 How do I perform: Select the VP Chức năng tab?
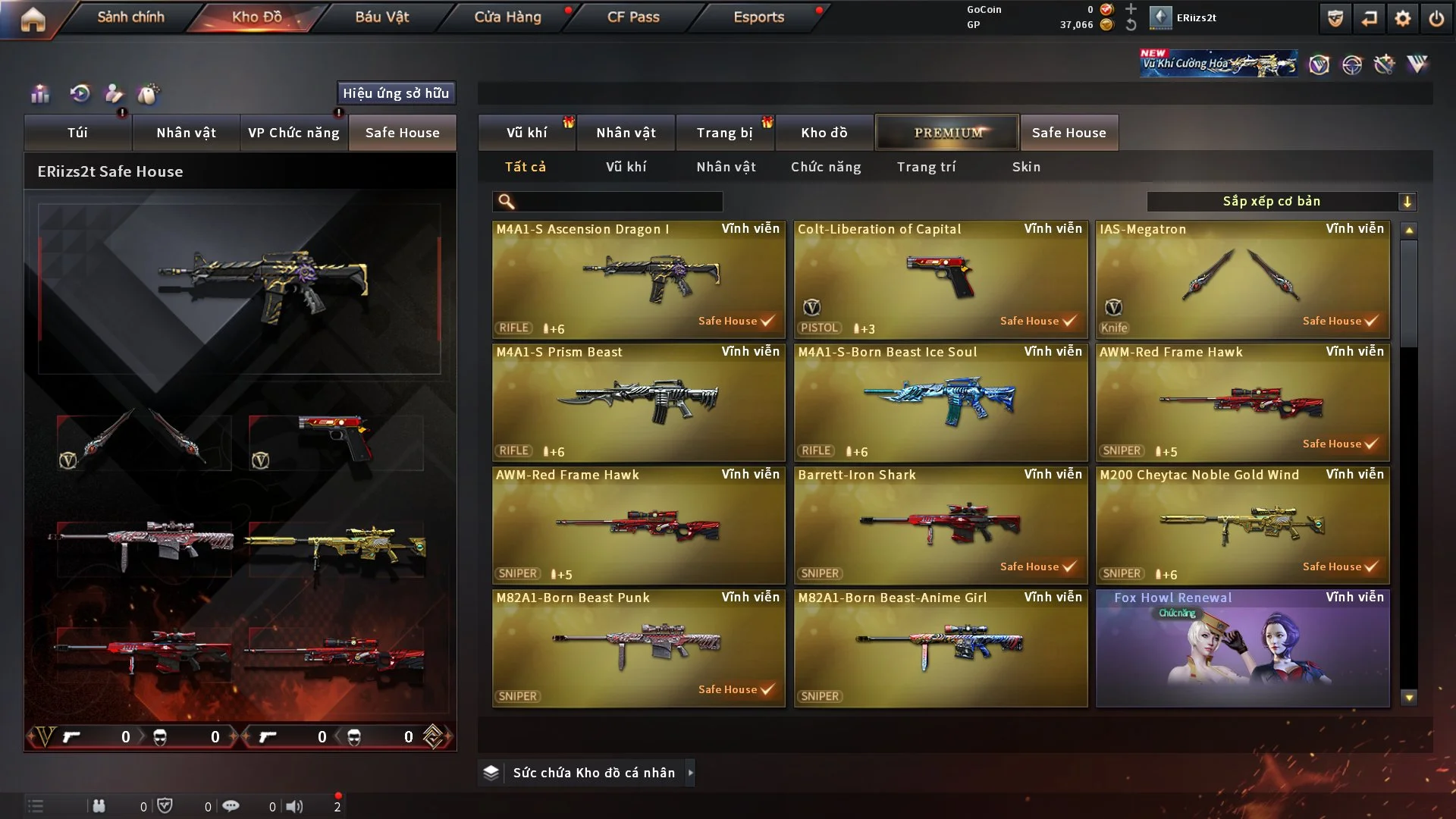[x=293, y=133]
